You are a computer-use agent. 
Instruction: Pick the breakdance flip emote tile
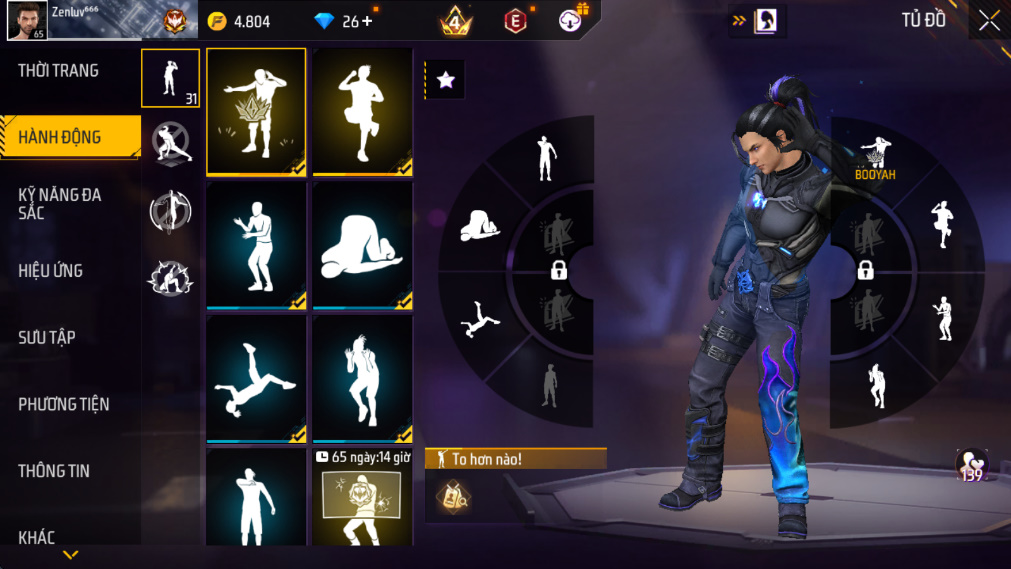(256, 378)
